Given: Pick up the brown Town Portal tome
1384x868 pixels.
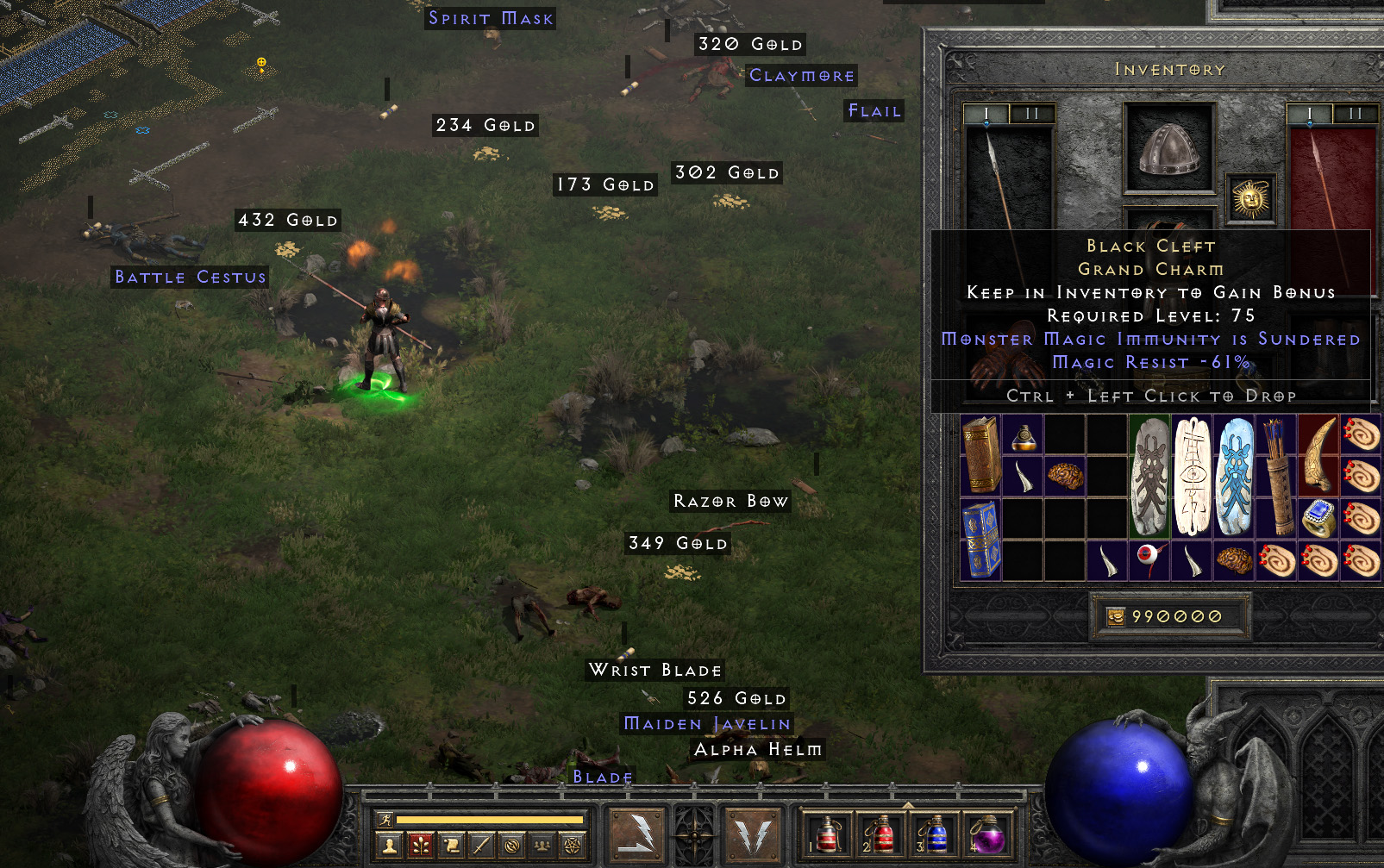Looking at the screenshot, I should tap(980, 455).
